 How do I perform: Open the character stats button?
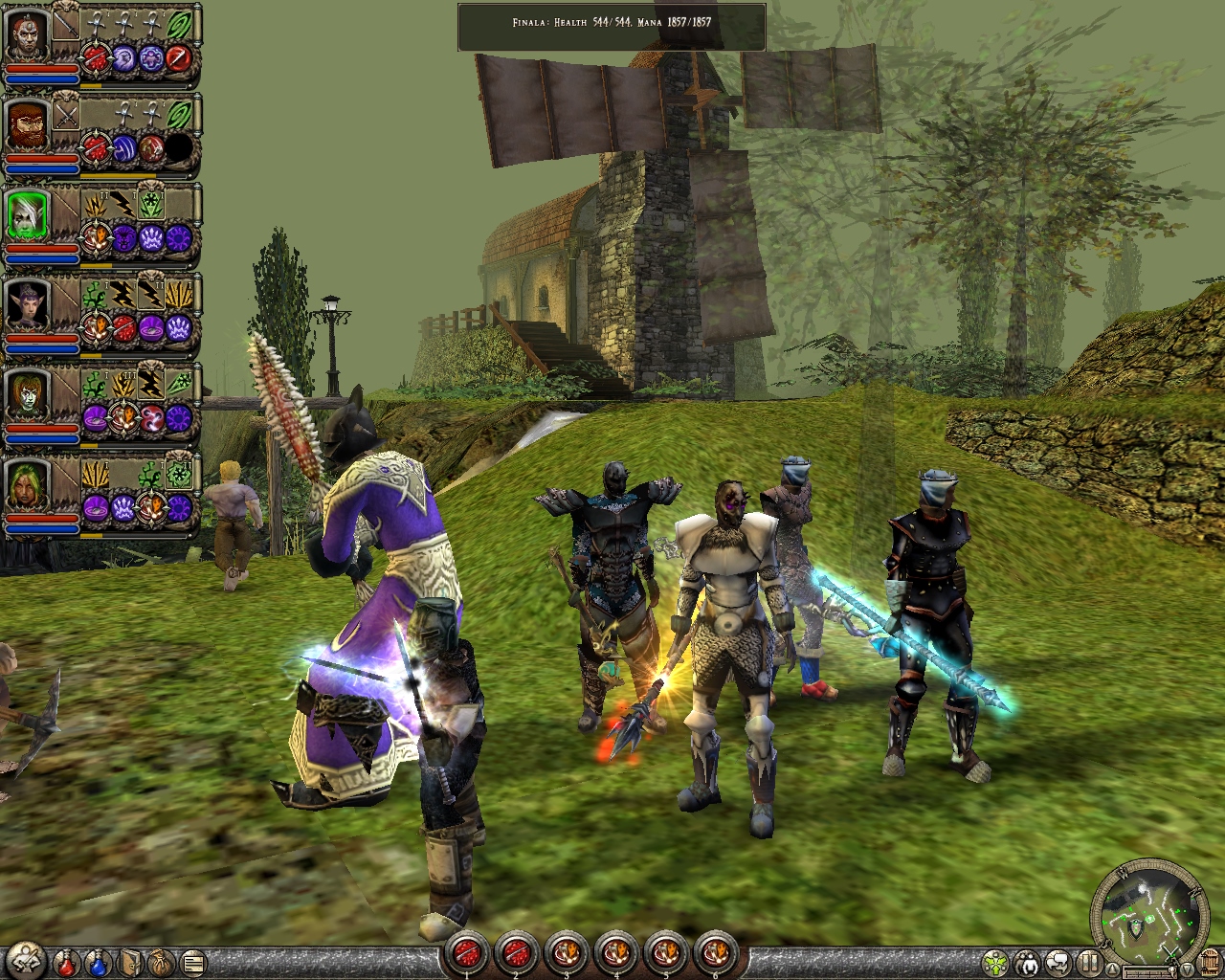[25, 959]
